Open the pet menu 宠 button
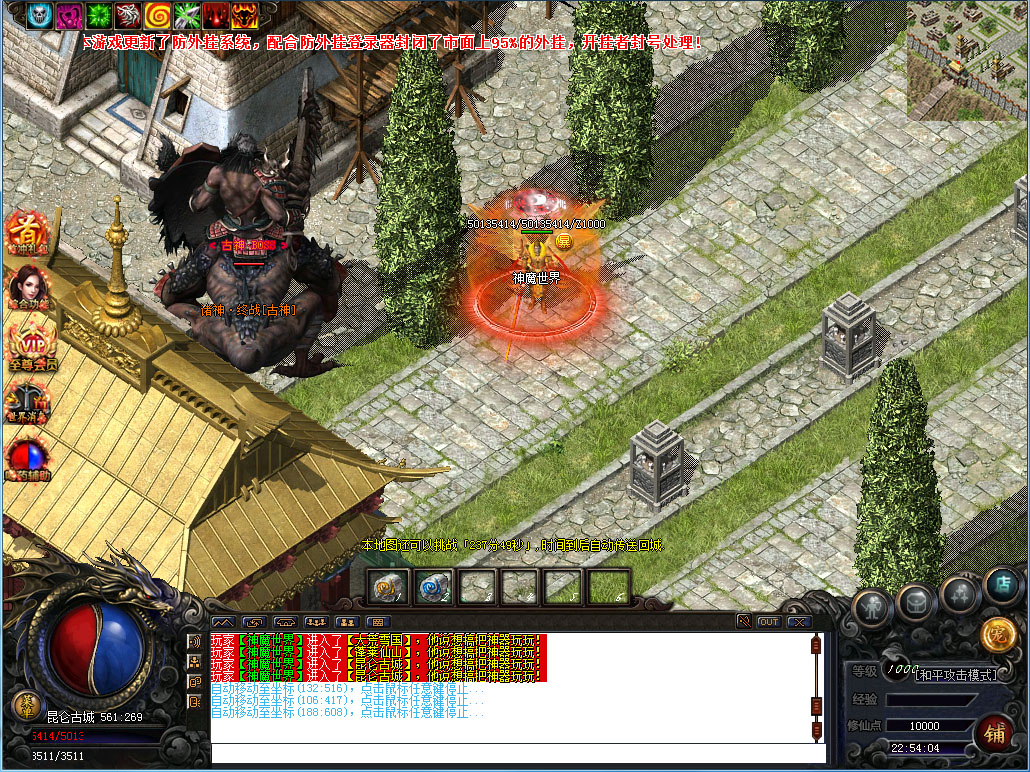 click(996, 634)
